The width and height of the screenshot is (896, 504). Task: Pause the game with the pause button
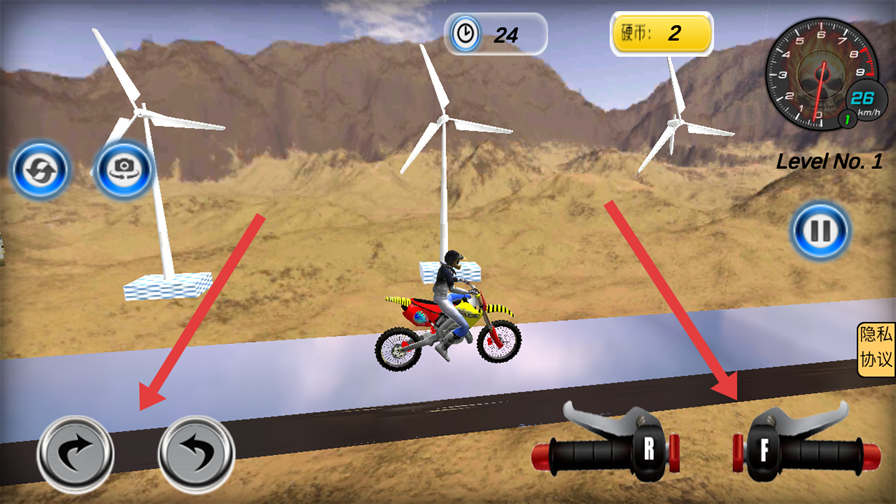(820, 232)
